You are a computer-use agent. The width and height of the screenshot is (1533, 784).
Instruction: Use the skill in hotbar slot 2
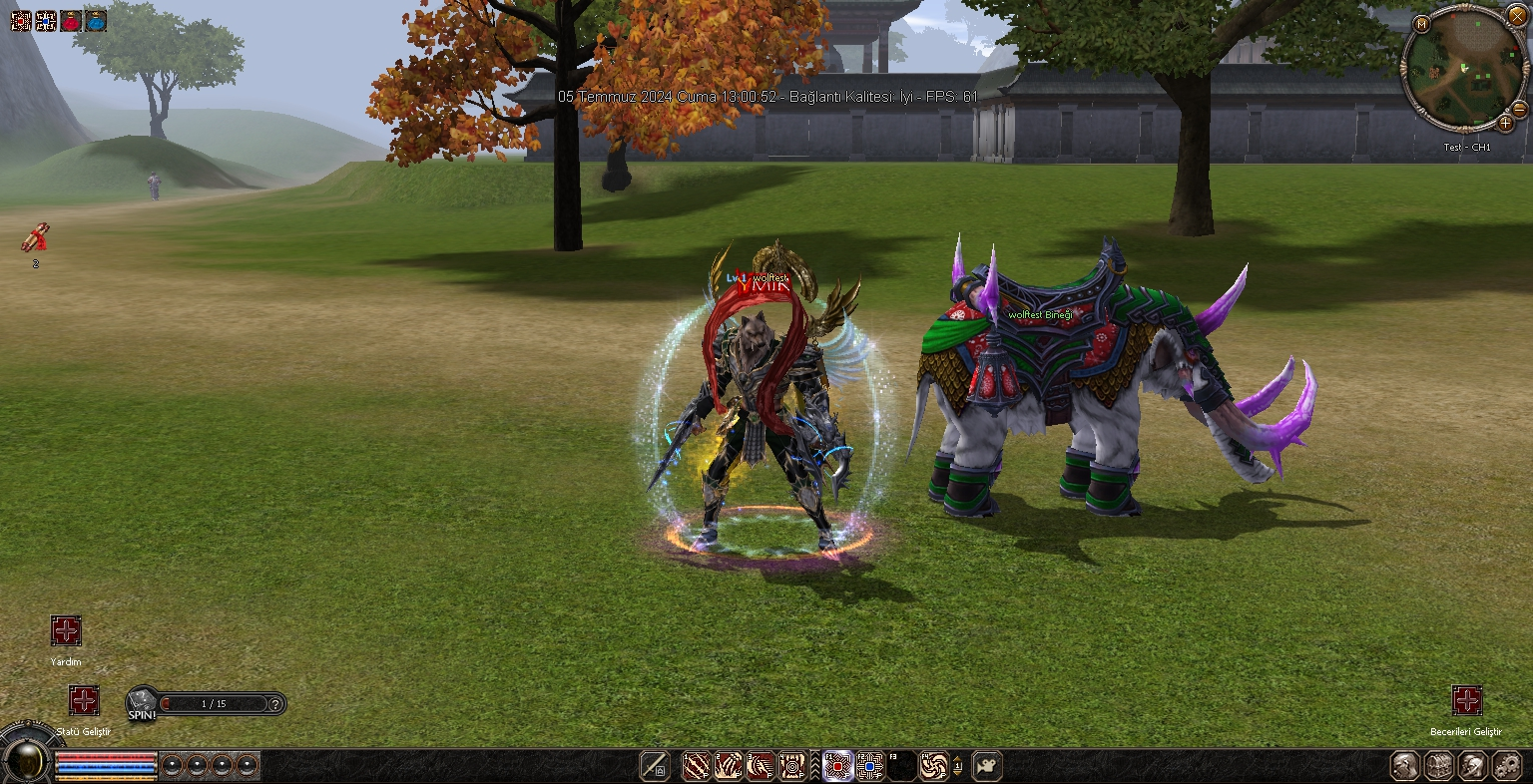[x=729, y=766]
